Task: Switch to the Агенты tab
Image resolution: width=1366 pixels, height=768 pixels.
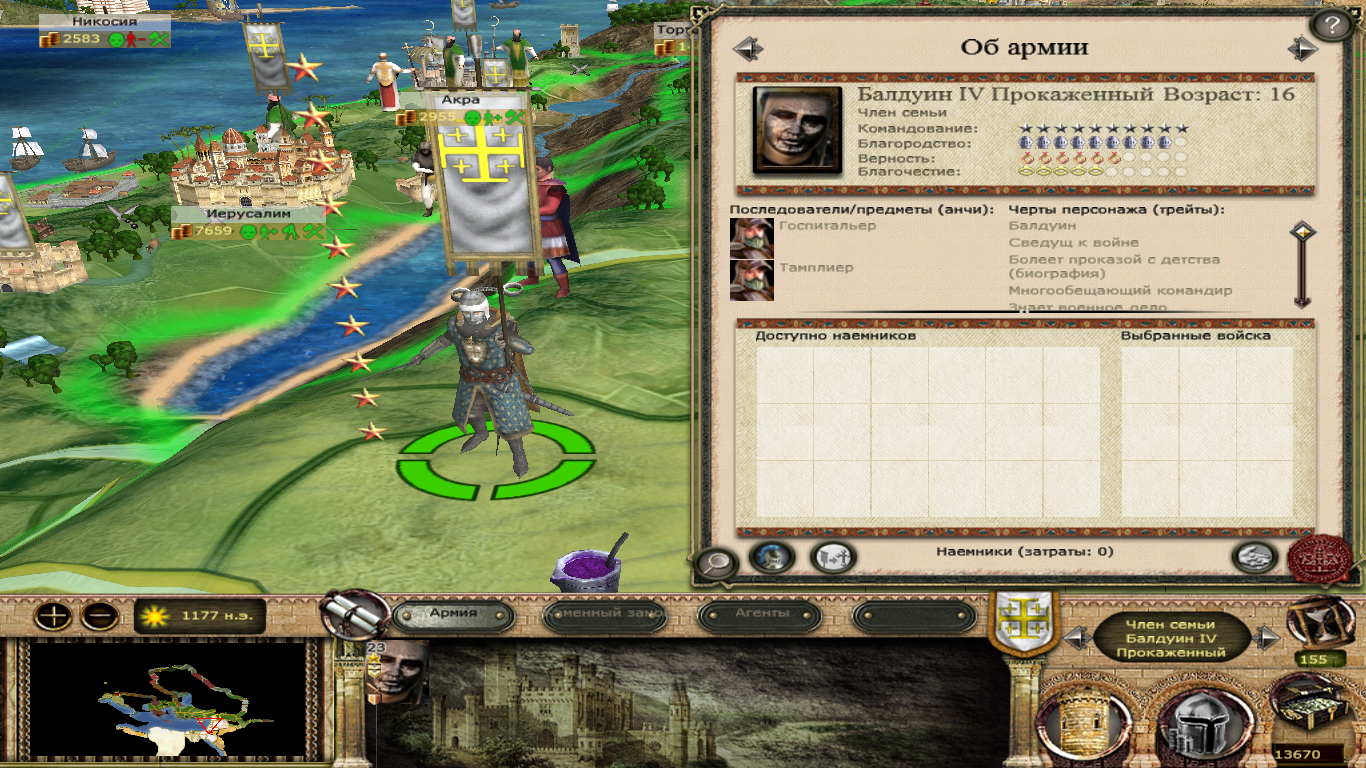Action: click(762, 613)
